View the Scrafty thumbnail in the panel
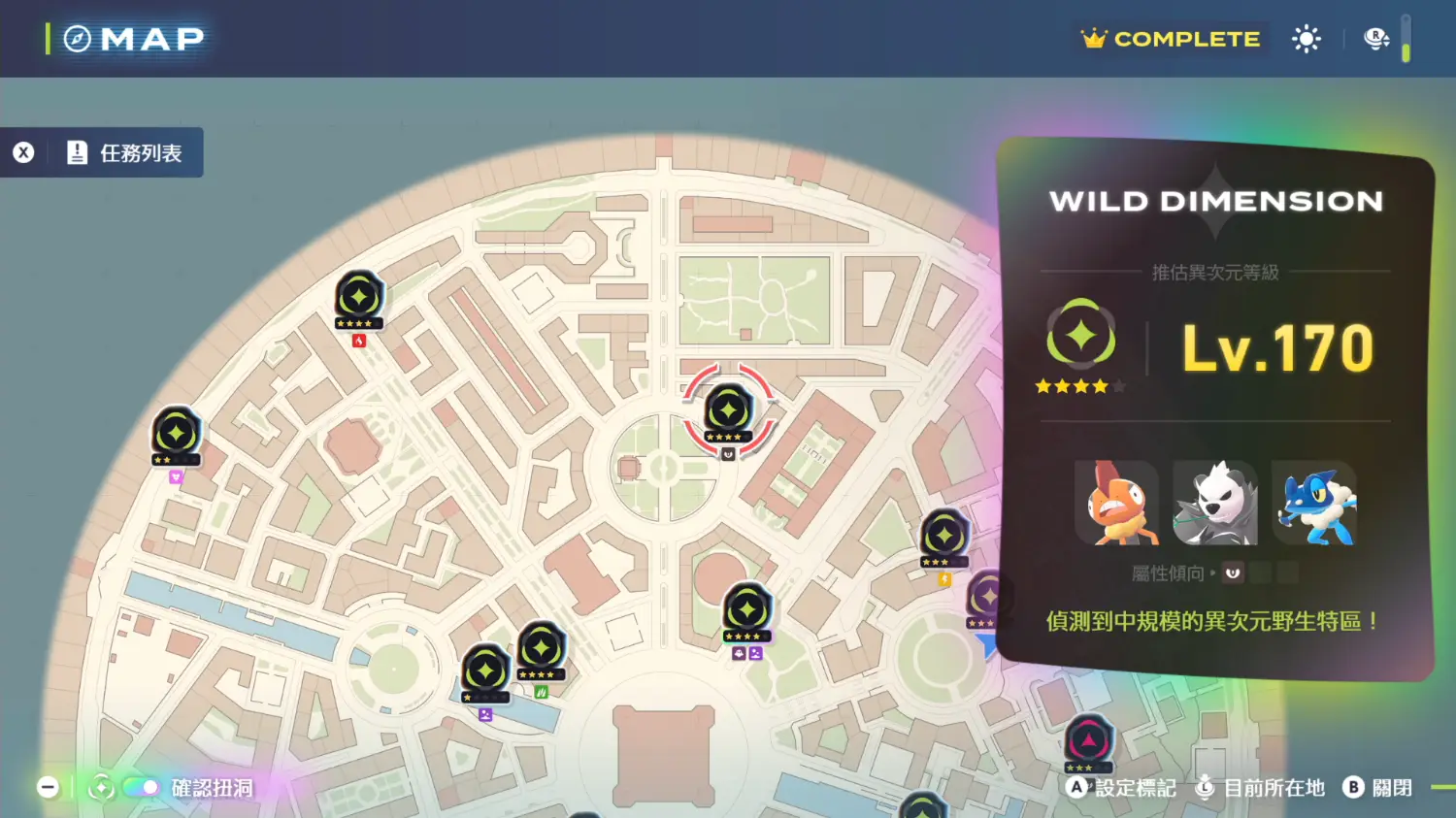Image resolution: width=1456 pixels, height=818 pixels. point(1117,503)
